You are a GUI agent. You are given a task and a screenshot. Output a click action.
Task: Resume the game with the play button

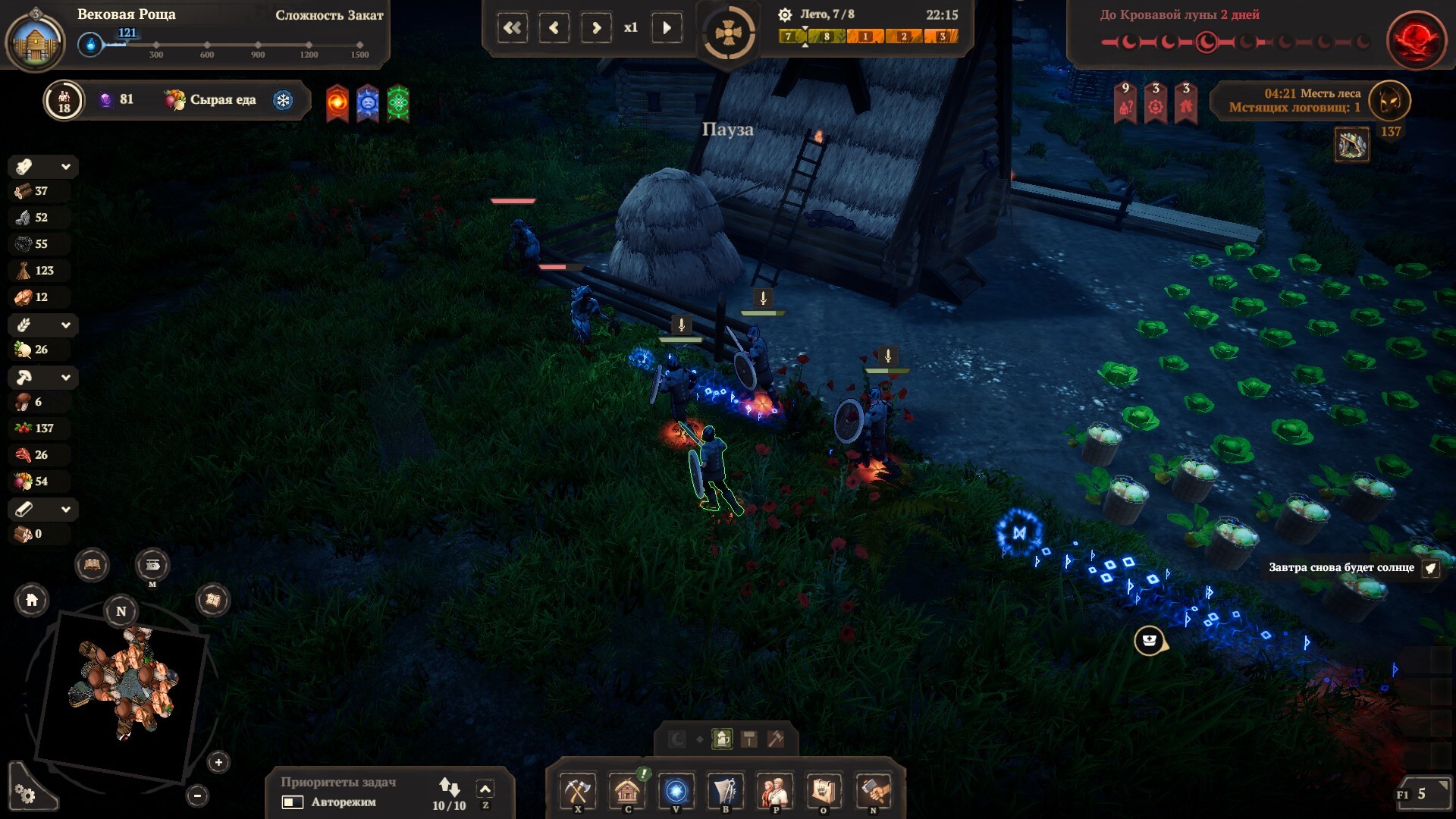click(667, 28)
